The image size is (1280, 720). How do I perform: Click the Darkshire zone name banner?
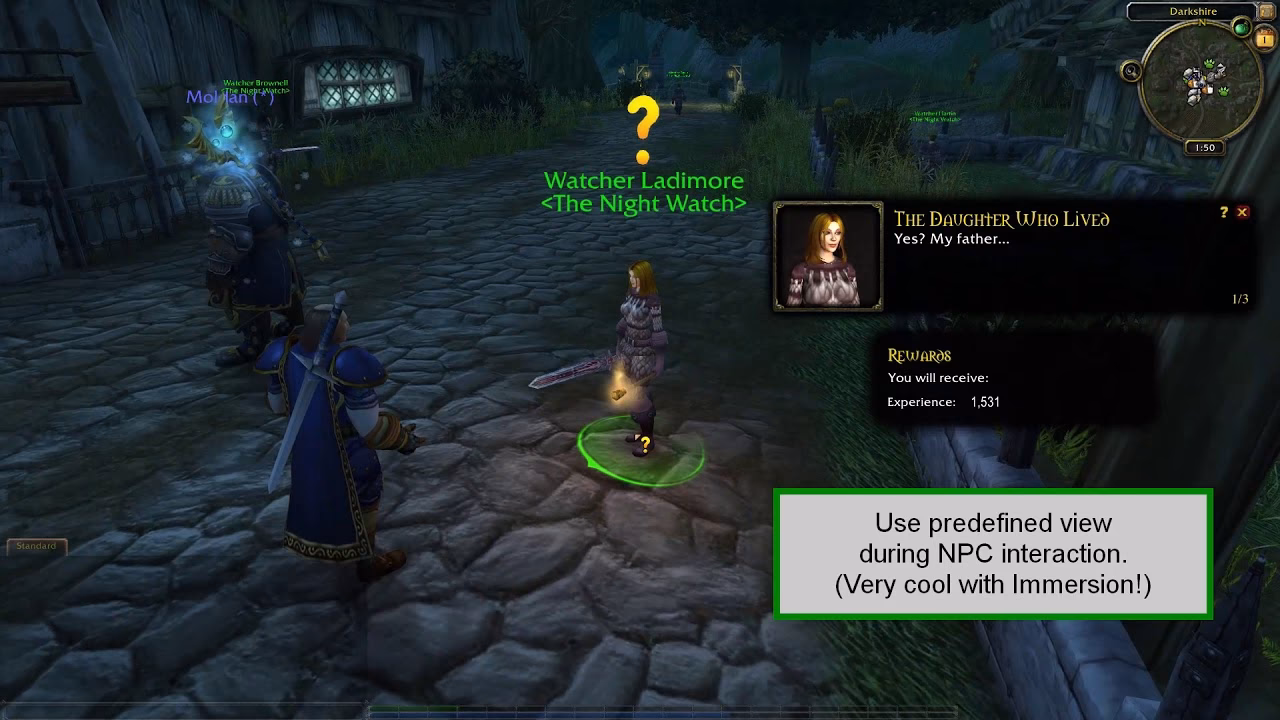[x=1192, y=10]
